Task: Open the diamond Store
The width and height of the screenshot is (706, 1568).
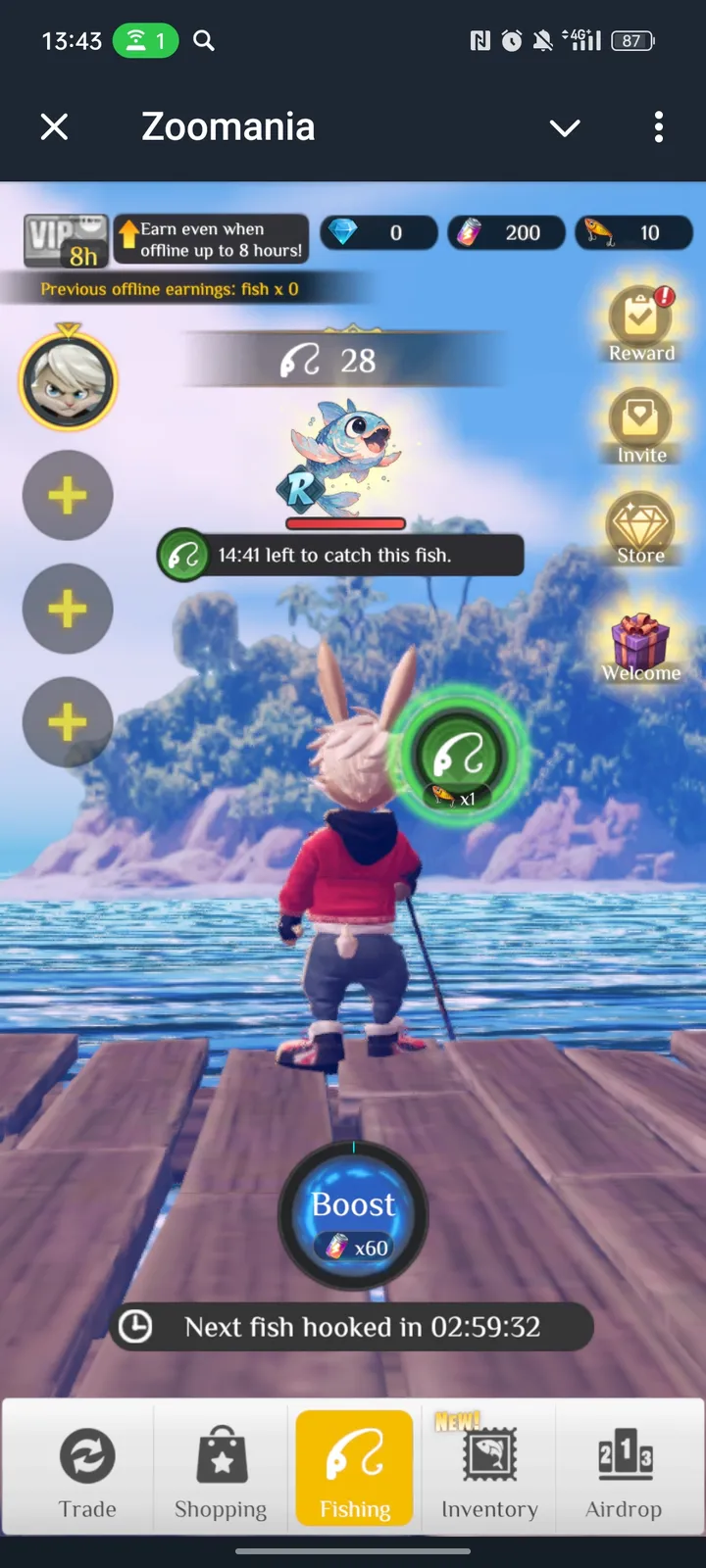Action: tap(640, 529)
